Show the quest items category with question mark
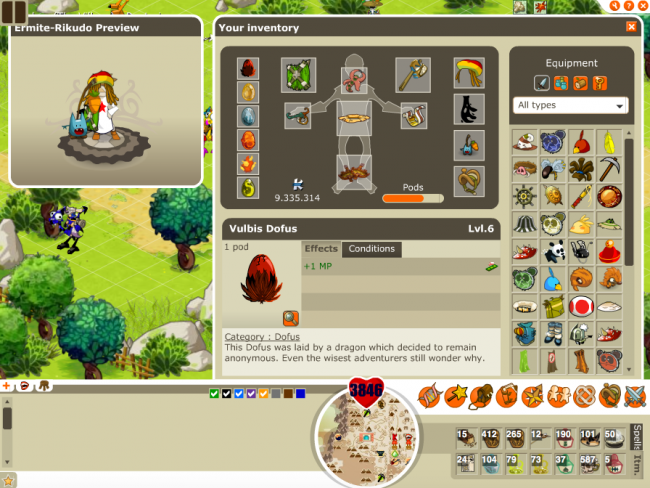The width and height of the screenshot is (650, 488). click(x=599, y=83)
